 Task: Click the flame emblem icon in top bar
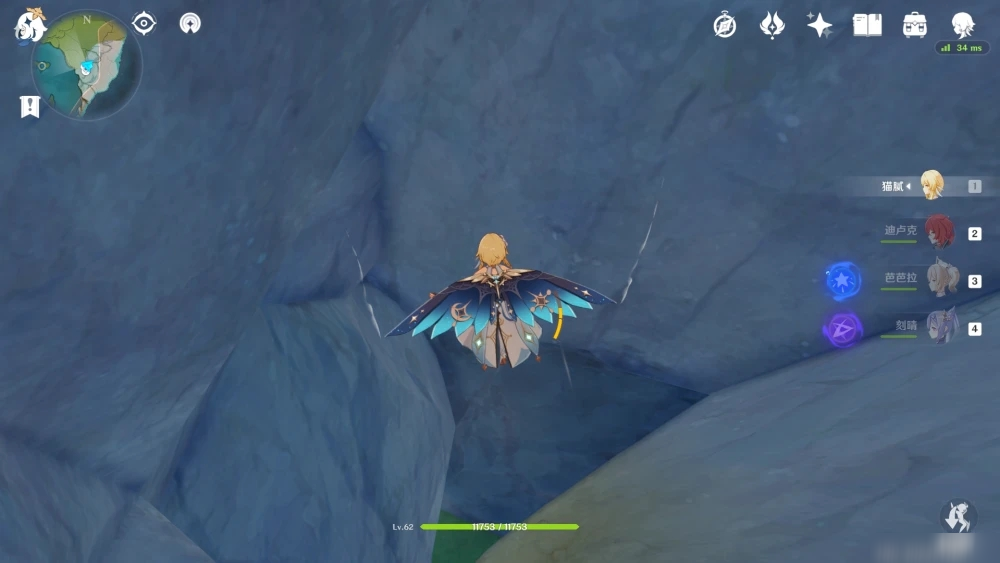[772, 25]
